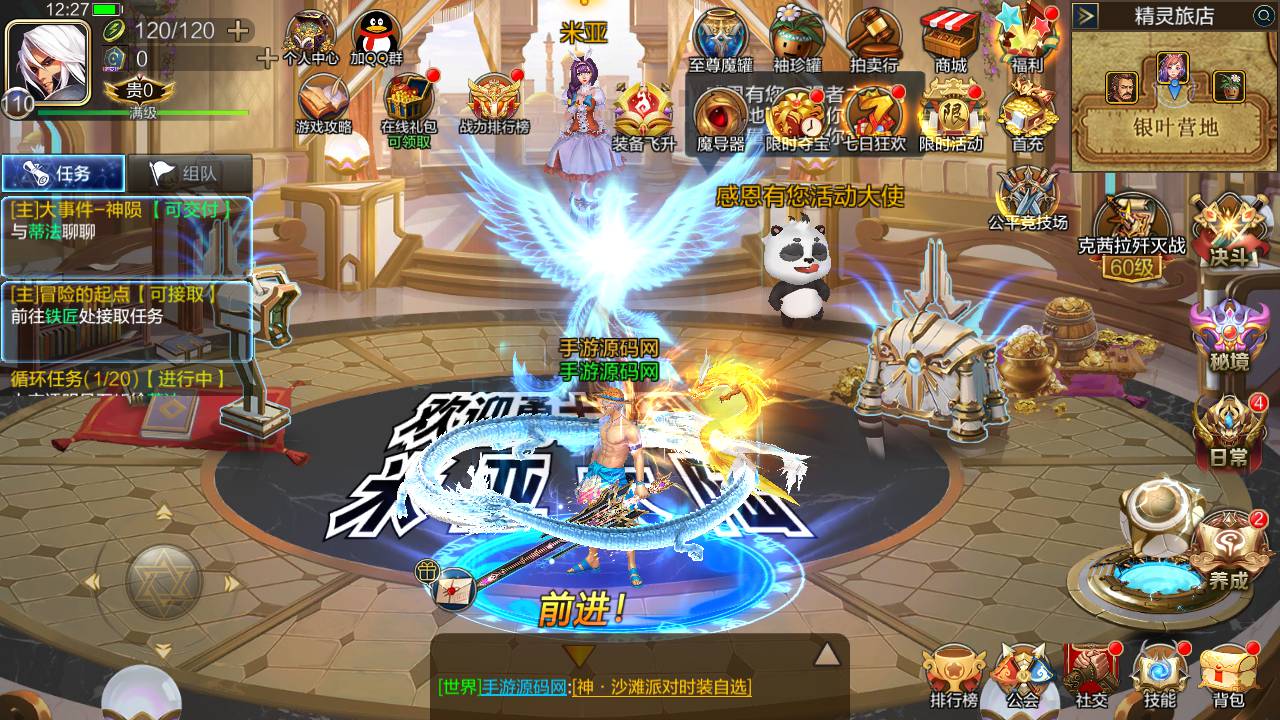
Task: Open the 日常 daily activities icon
Action: 1228,432
